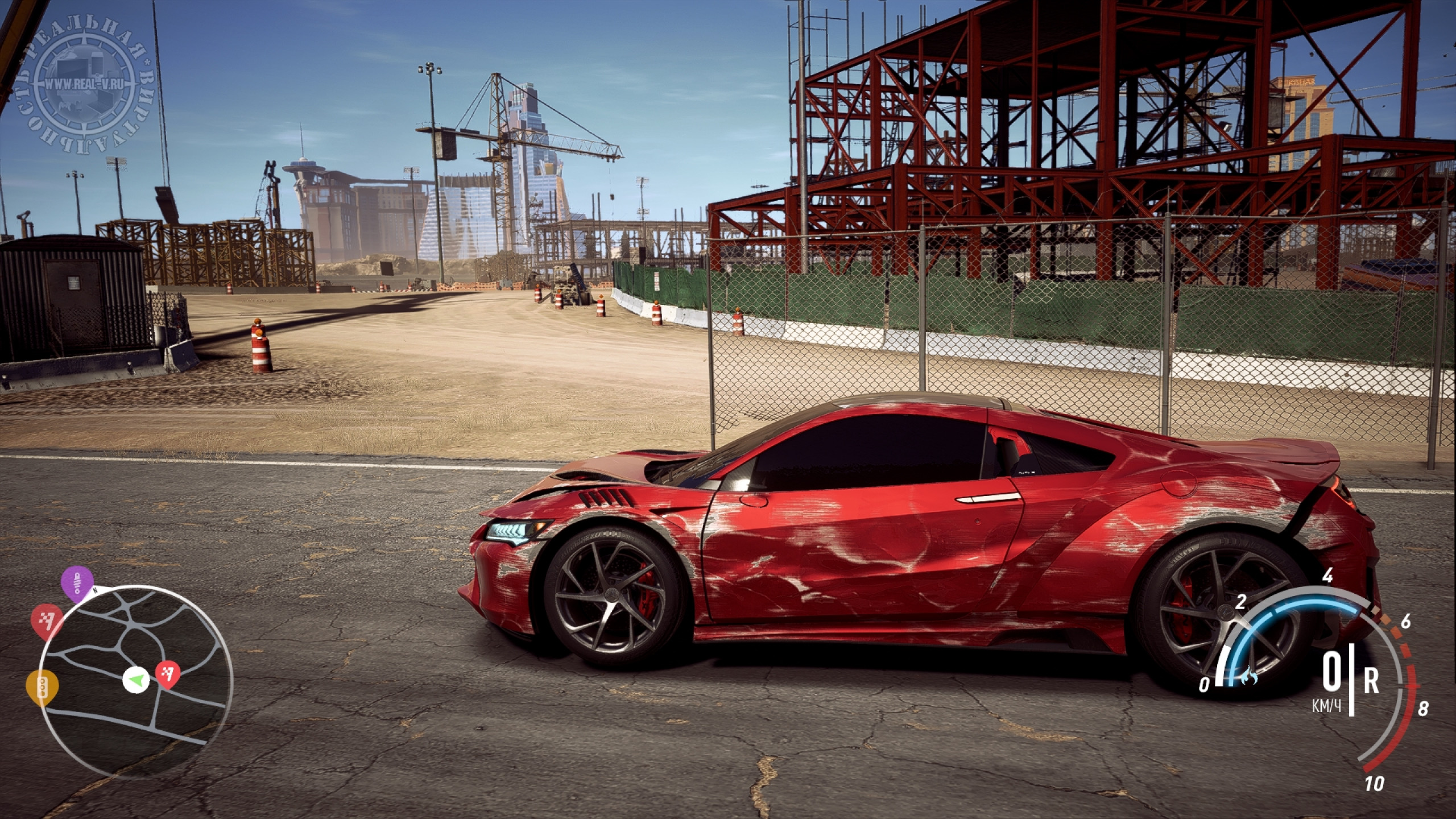Select the faded red race marker on minimap rim
Screen dimensions: 1456x819
point(47,619)
